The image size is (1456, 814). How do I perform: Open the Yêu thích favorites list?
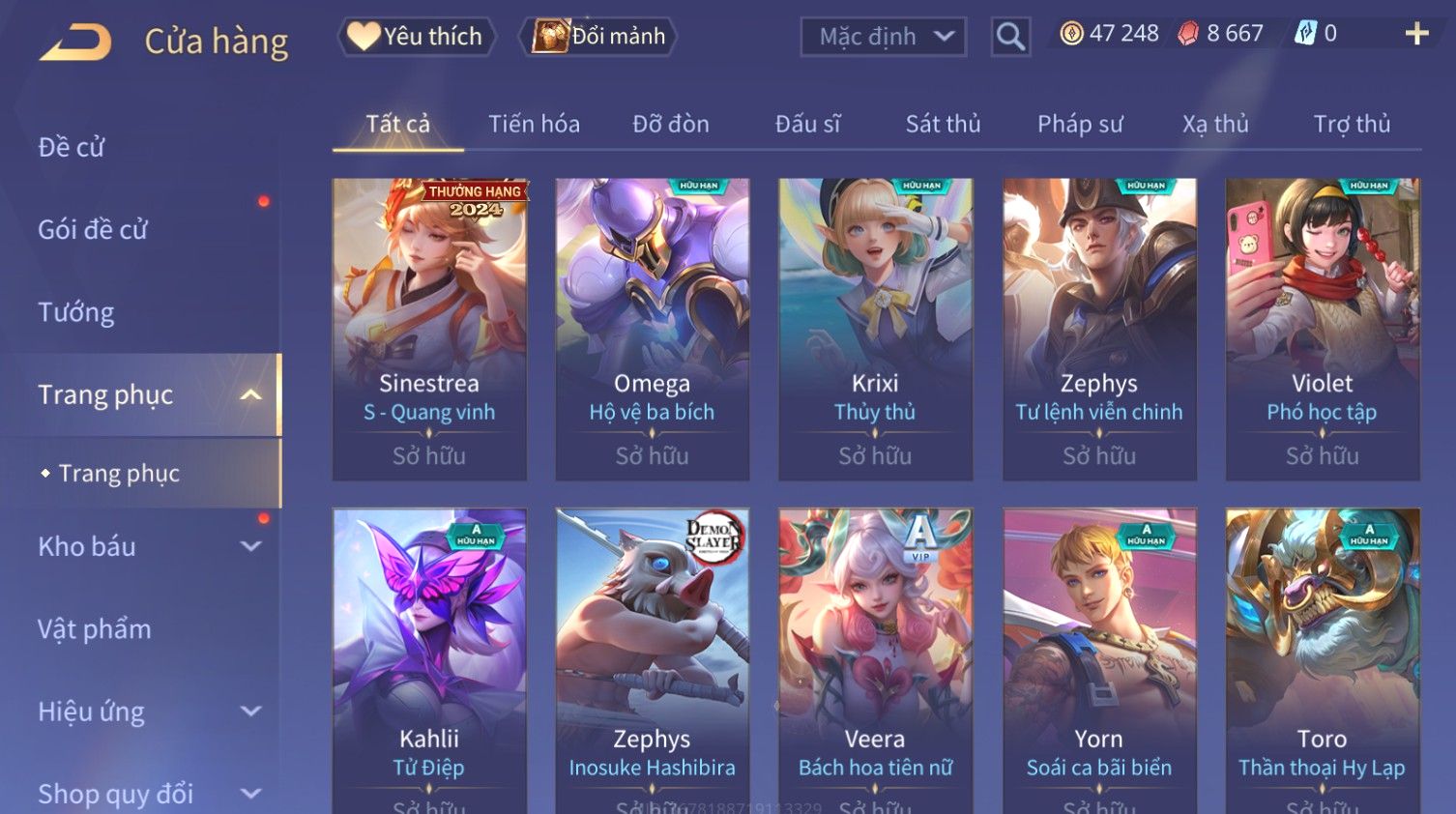point(417,37)
